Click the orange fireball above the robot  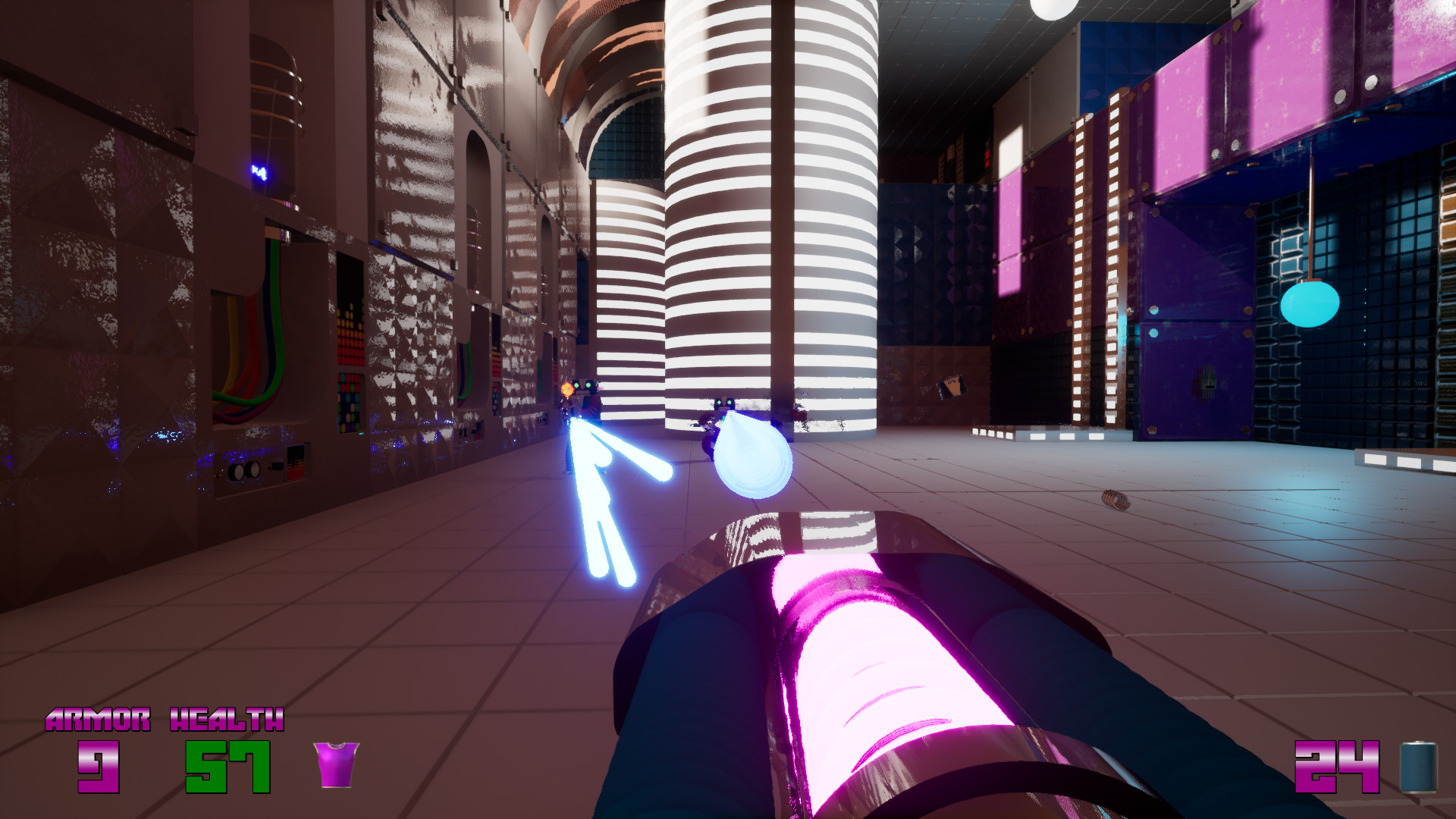click(x=566, y=388)
